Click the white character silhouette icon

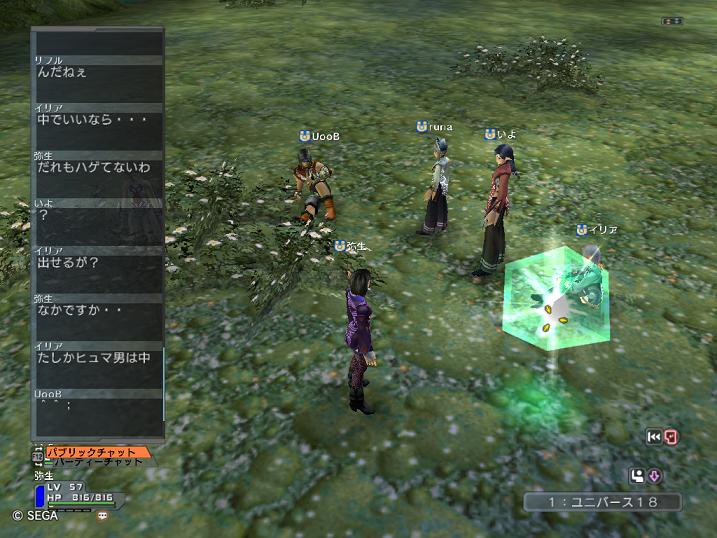(x=637, y=476)
